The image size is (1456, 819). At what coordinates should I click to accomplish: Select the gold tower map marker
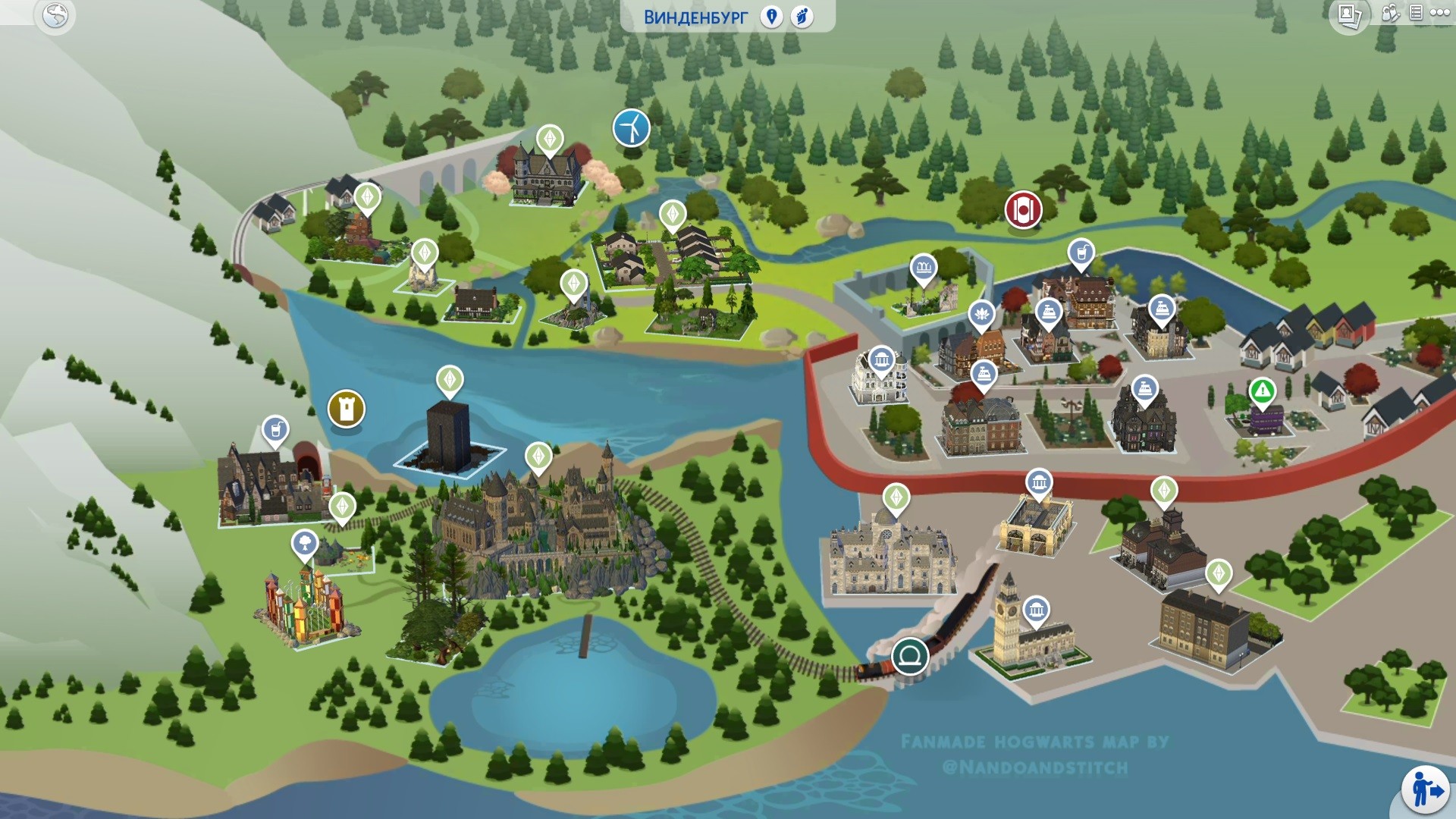pos(347,409)
